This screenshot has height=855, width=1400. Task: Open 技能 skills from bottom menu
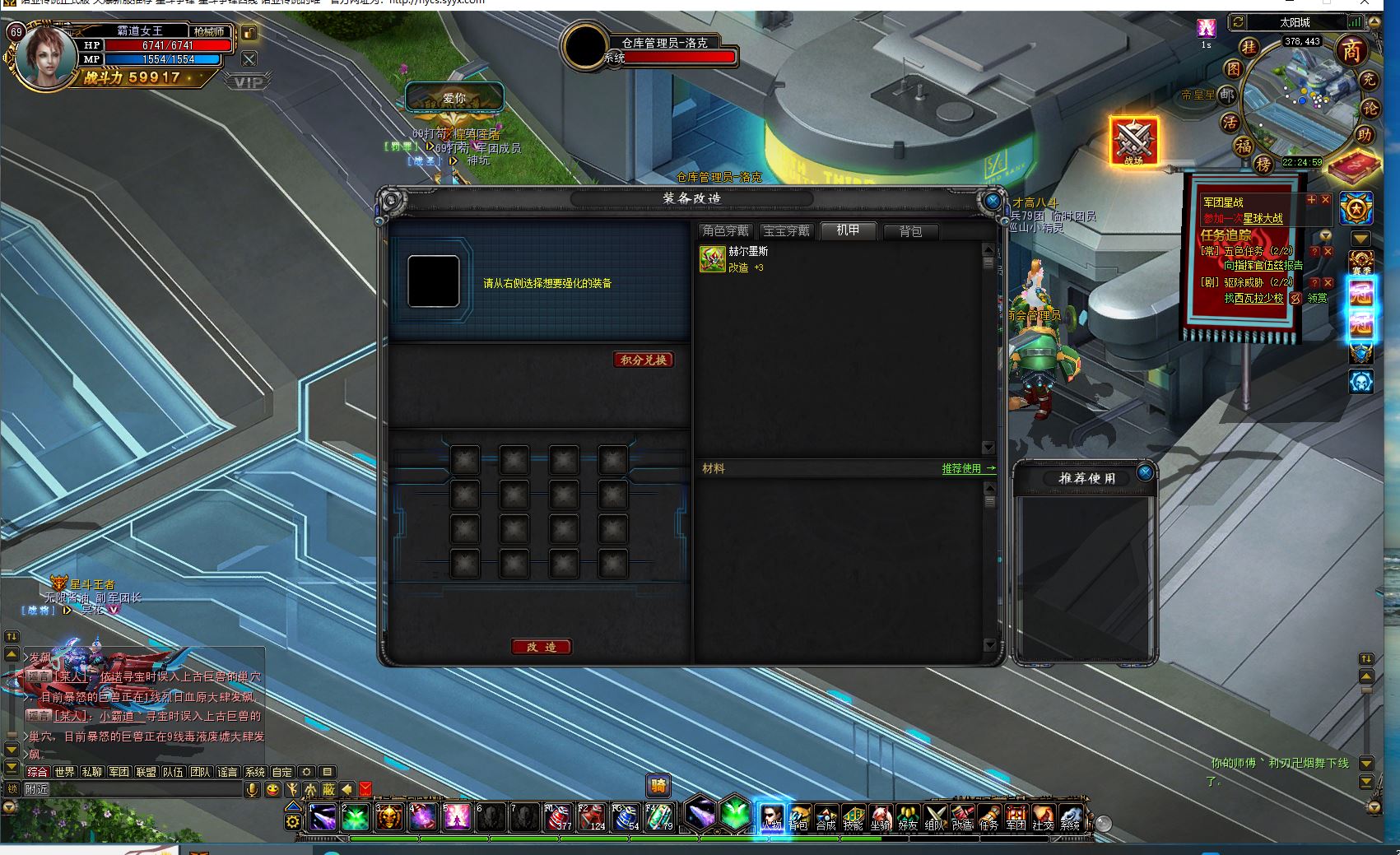point(853,816)
